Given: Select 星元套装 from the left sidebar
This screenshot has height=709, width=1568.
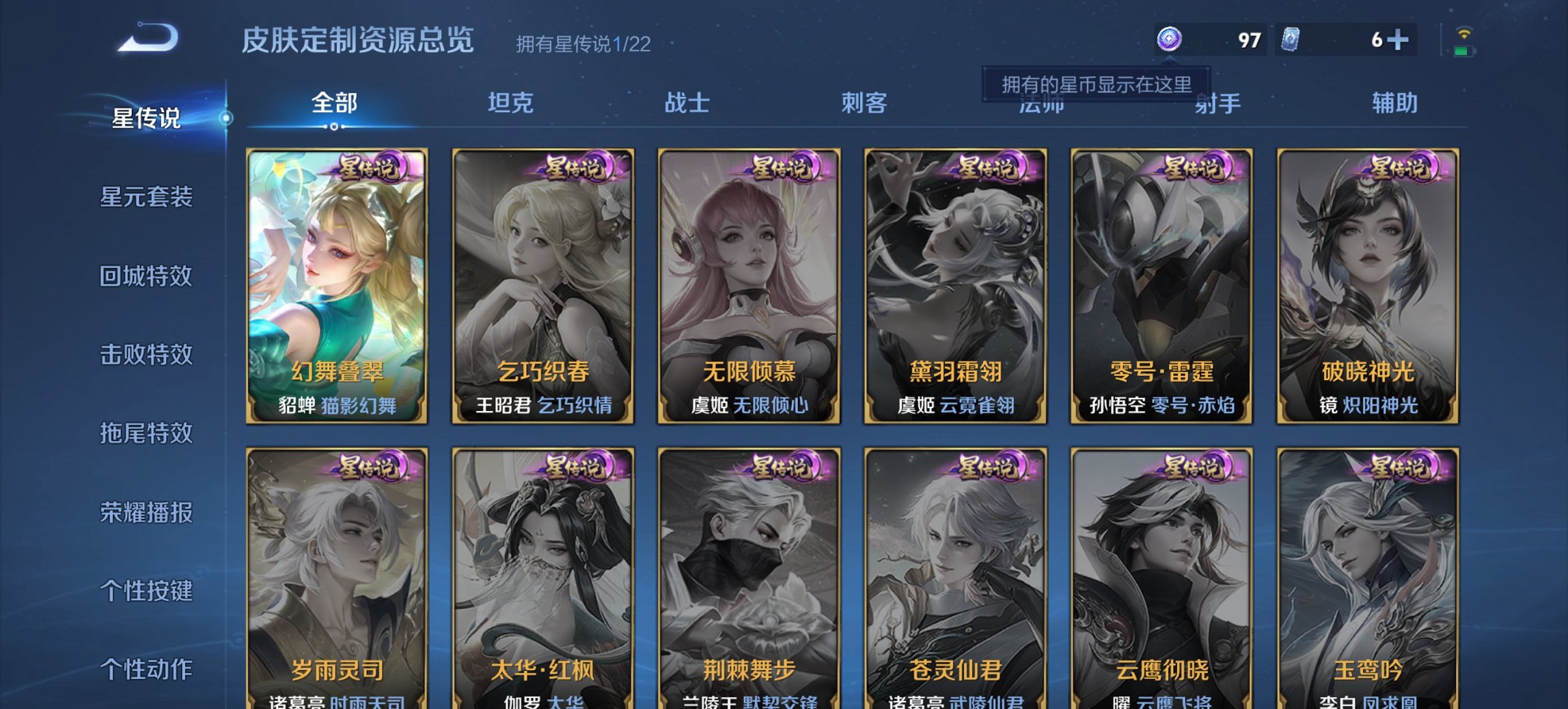Looking at the screenshot, I should (147, 197).
